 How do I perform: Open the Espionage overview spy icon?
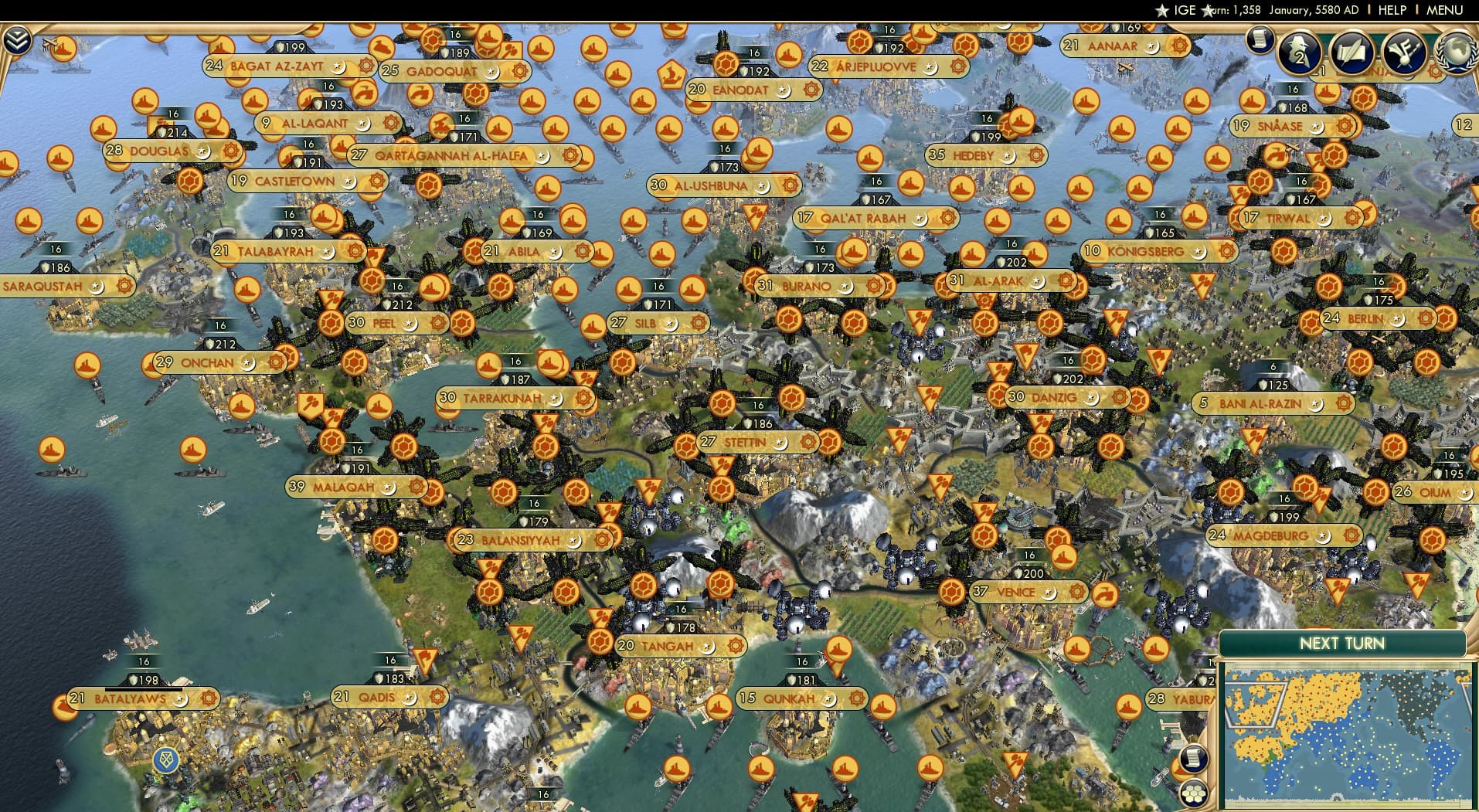click(x=1297, y=52)
